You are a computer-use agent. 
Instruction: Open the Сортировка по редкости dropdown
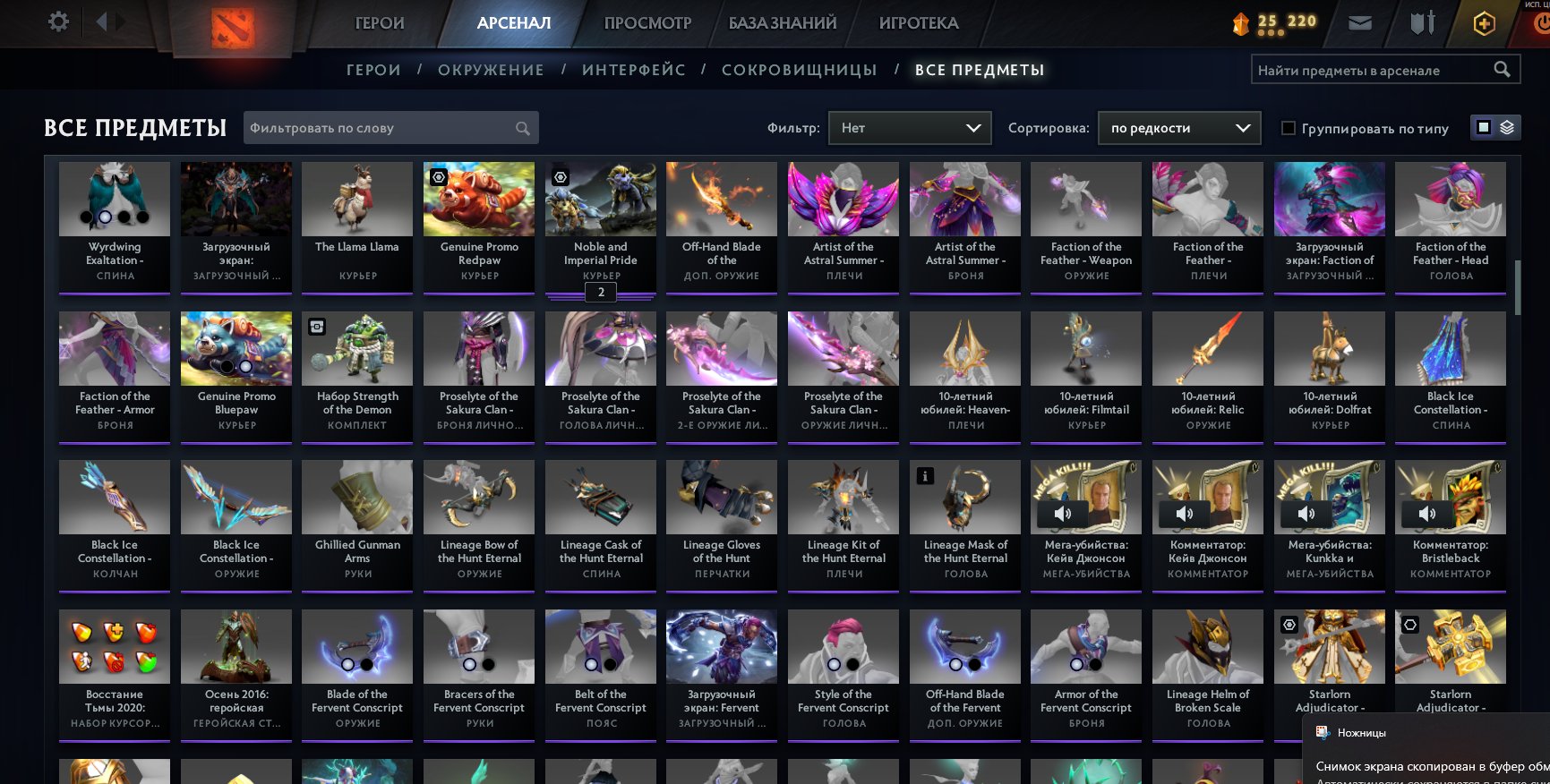pos(1177,128)
